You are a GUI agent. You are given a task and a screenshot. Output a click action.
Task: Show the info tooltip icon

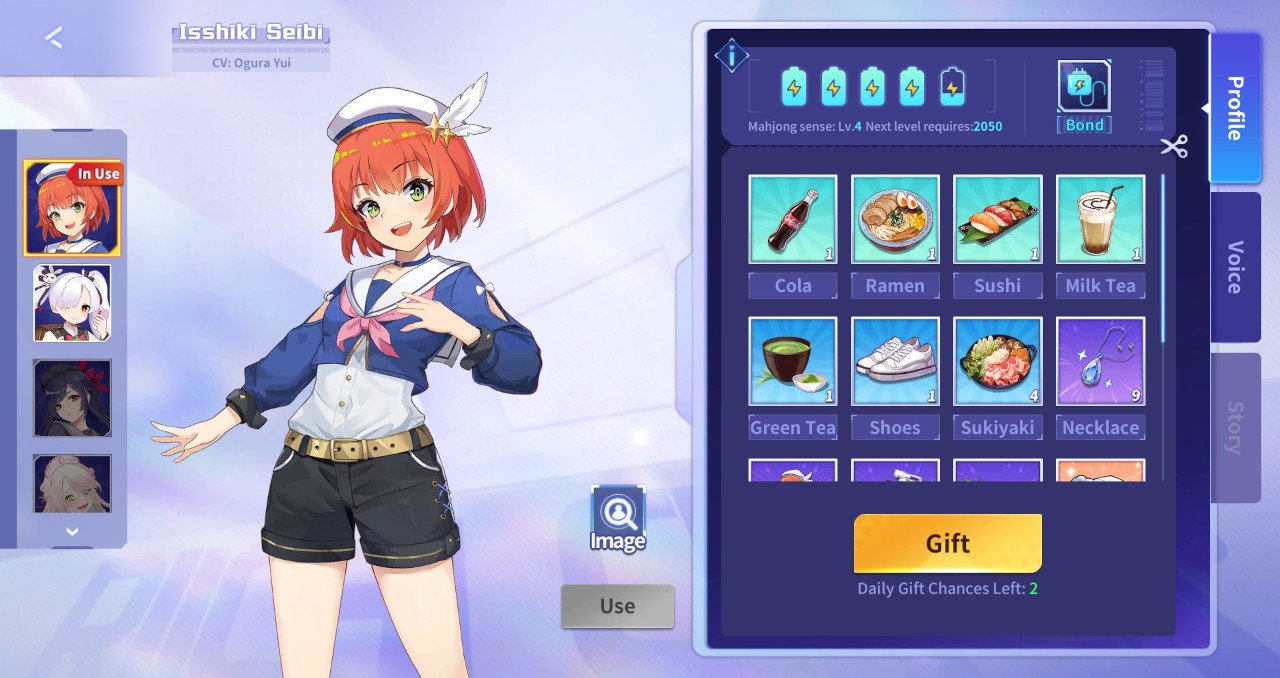(732, 56)
